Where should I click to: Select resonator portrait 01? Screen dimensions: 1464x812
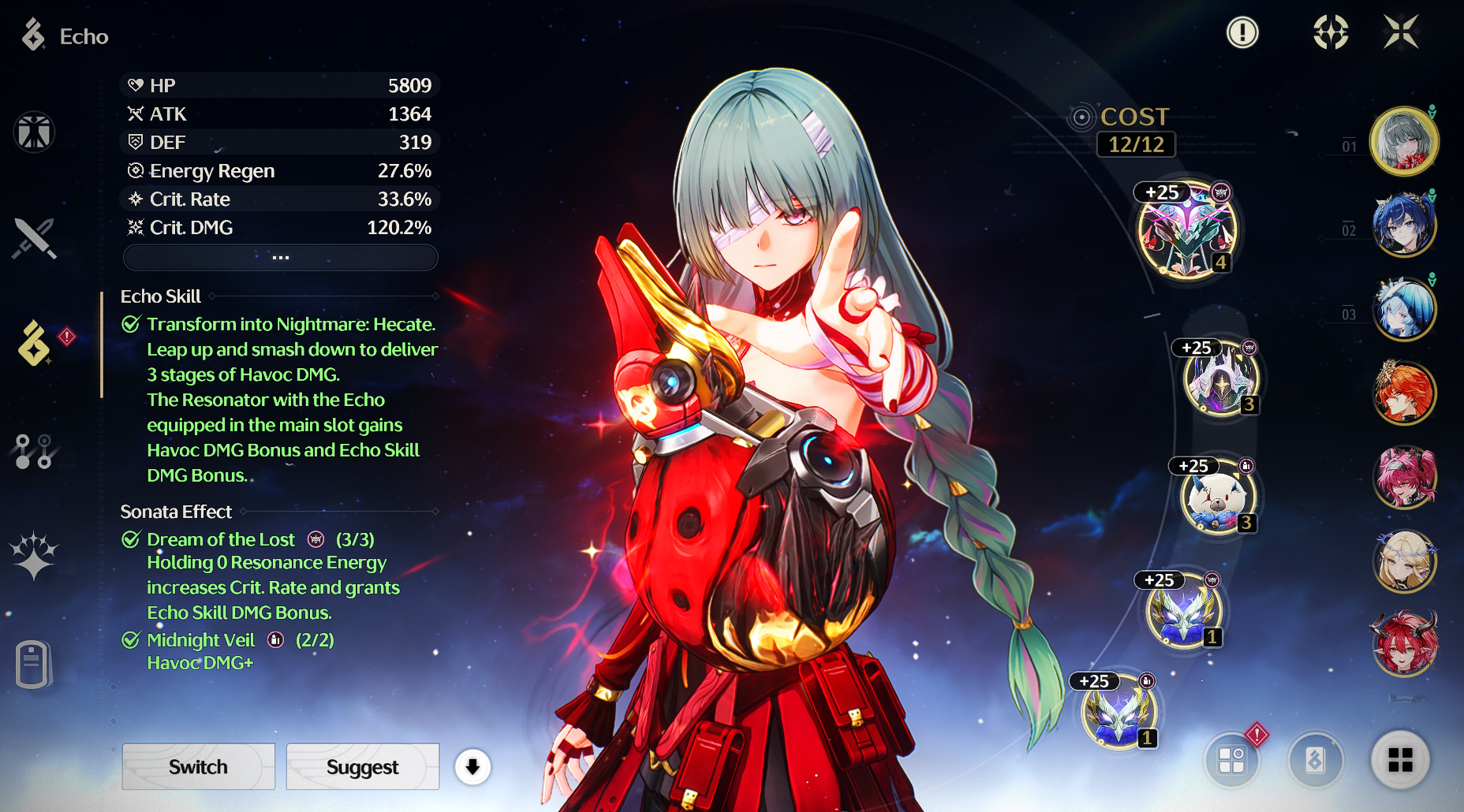tap(1405, 140)
